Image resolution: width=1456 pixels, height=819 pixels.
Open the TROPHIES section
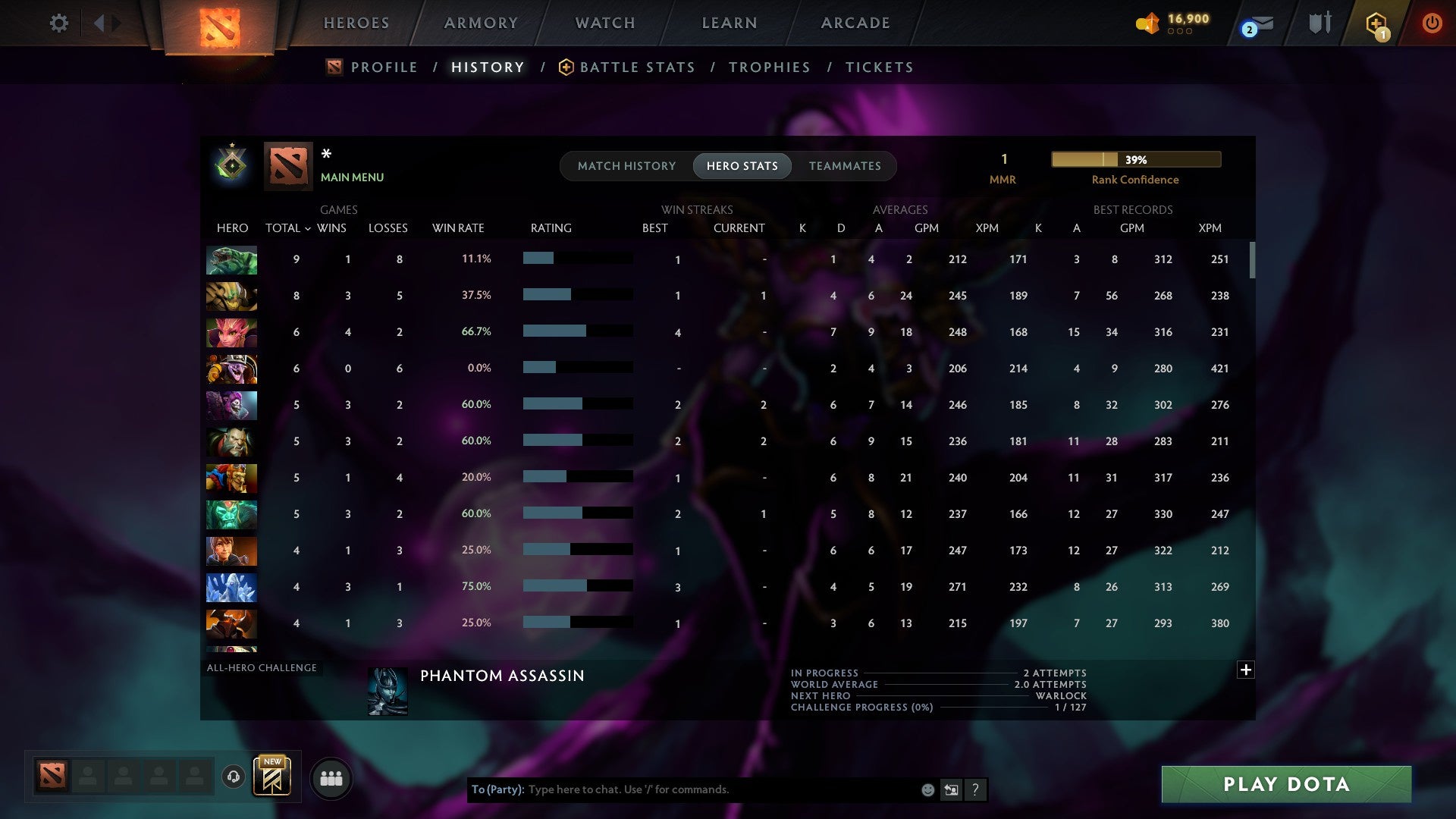(769, 67)
